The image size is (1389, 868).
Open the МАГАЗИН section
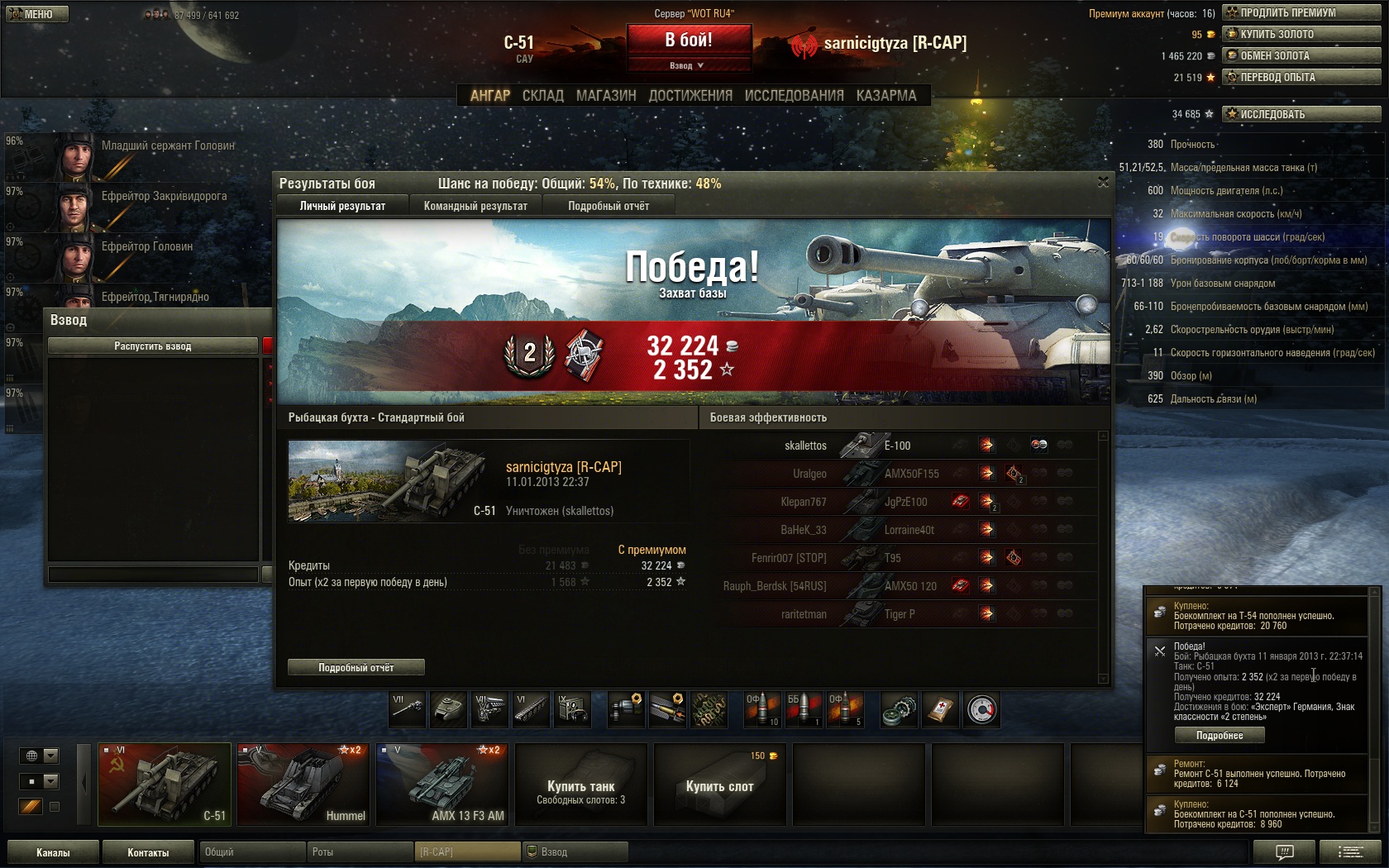point(606,96)
